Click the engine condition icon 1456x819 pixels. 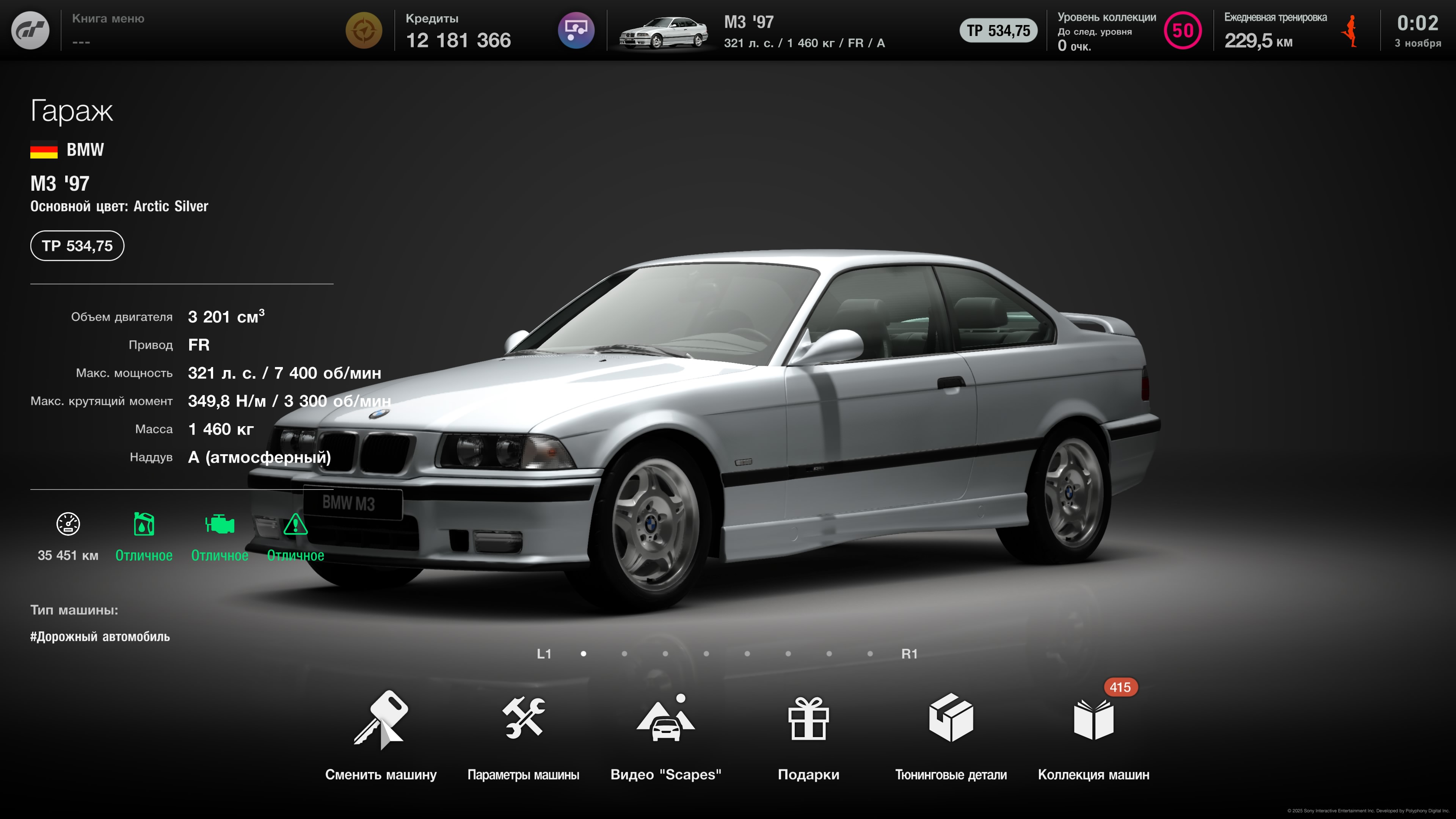(x=219, y=524)
